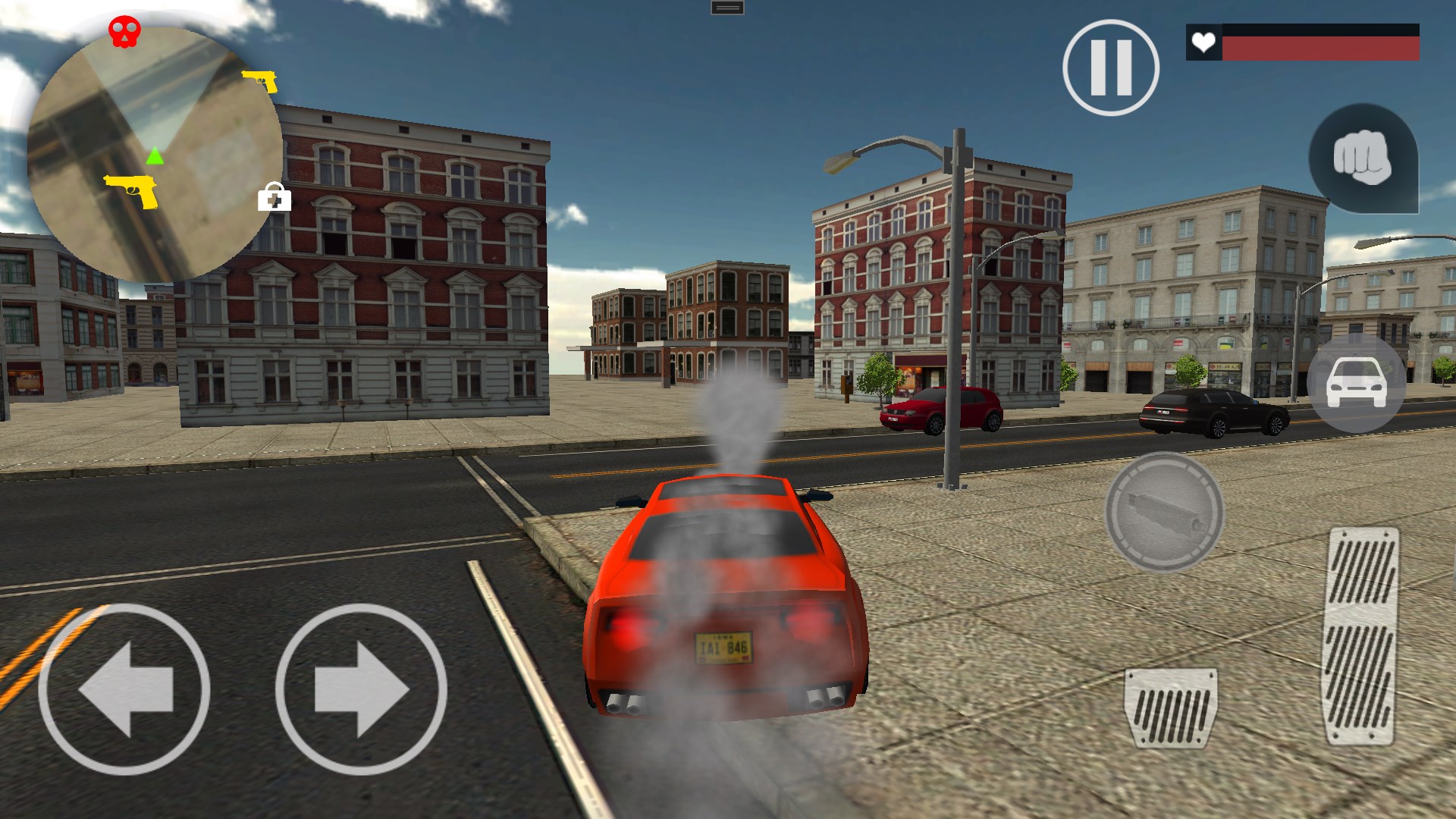Tap the large pistol pickup on the minimap

click(x=129, y=192)
